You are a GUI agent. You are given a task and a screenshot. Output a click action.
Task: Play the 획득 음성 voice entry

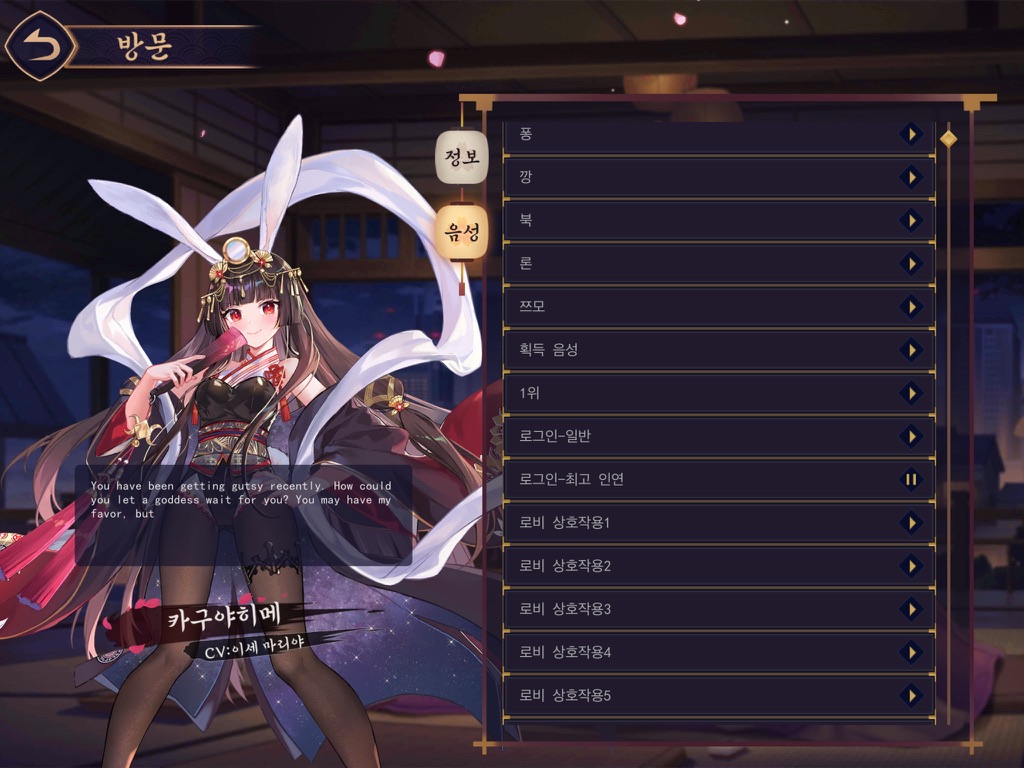click(910, 349)
